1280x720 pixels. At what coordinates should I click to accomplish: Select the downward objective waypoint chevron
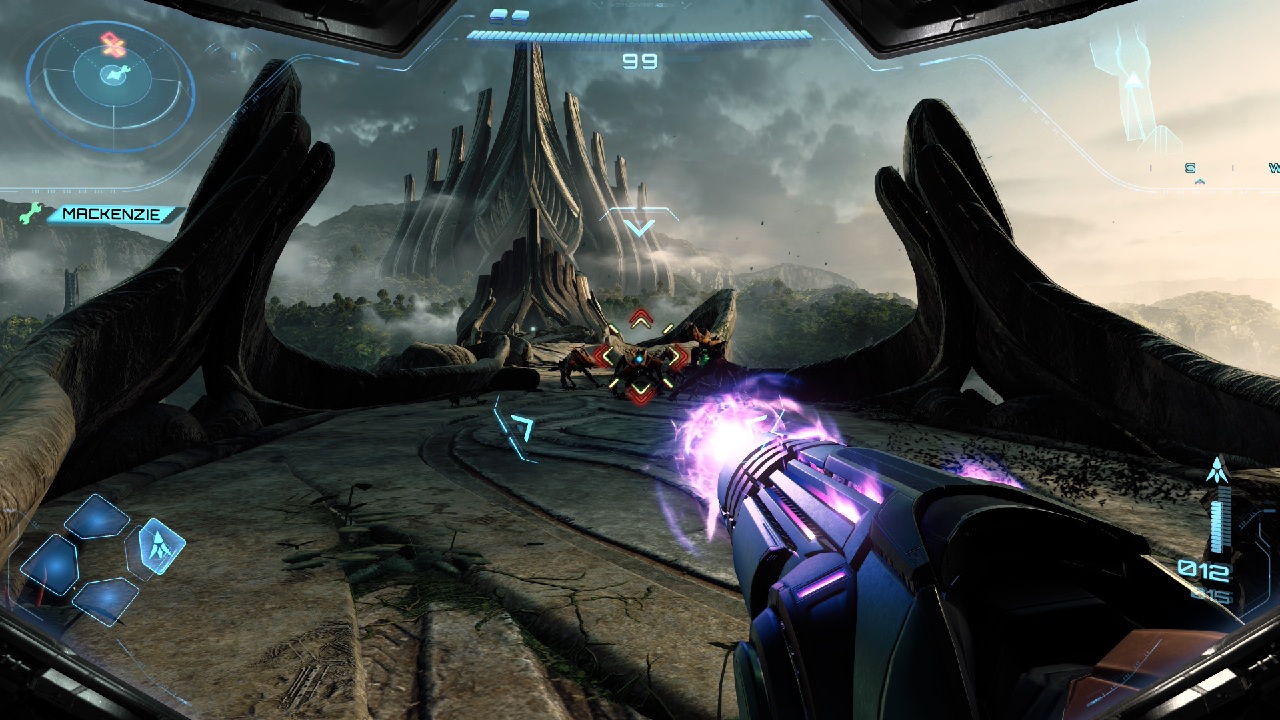click(x=639, y=227)
